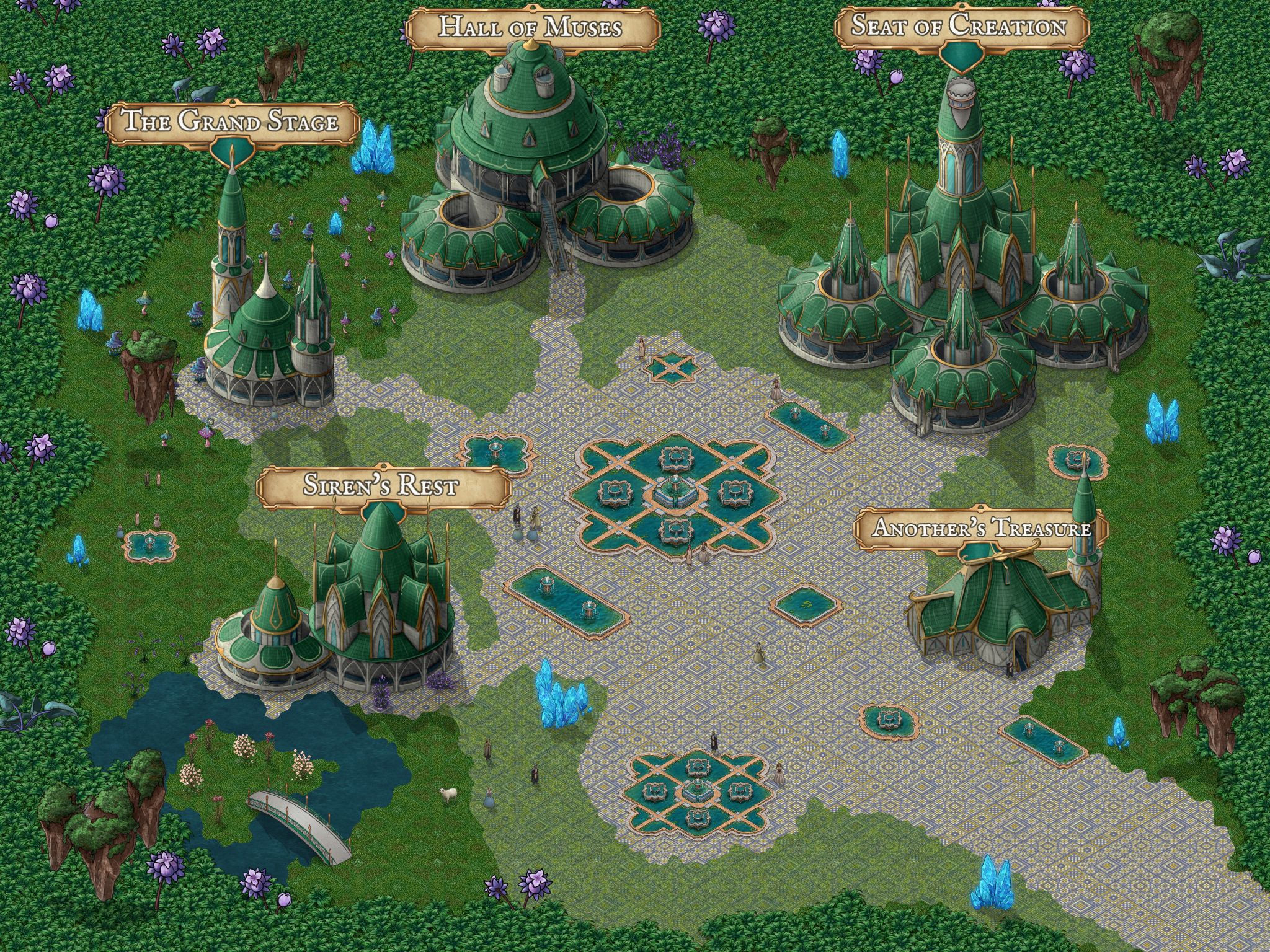Select the Hall of Muses location label
The image size is (1270, 952).
pyautogui.click(x=530, y=28)
